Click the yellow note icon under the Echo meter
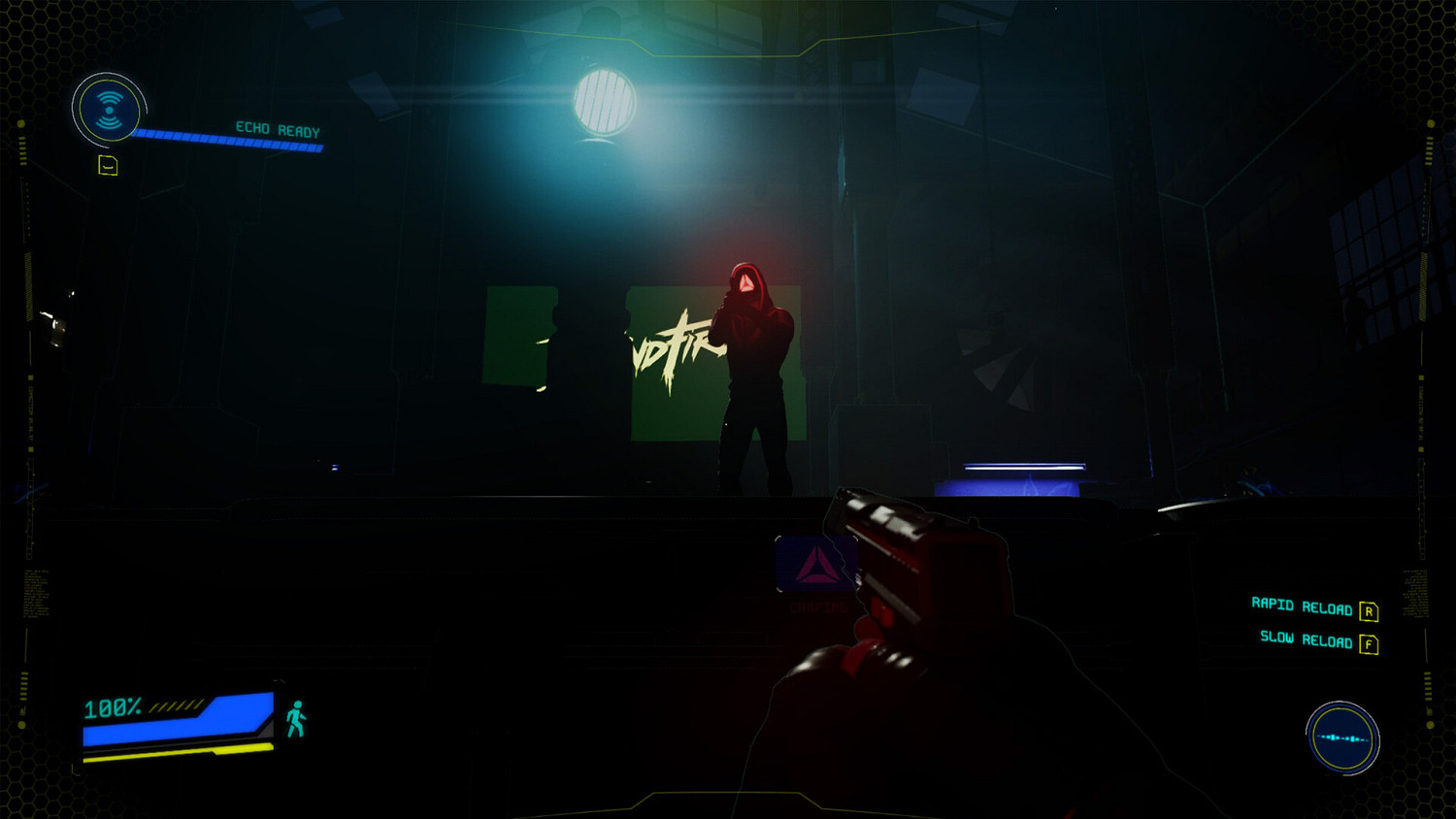This screenshot has height=819, width=1456. 107,164
